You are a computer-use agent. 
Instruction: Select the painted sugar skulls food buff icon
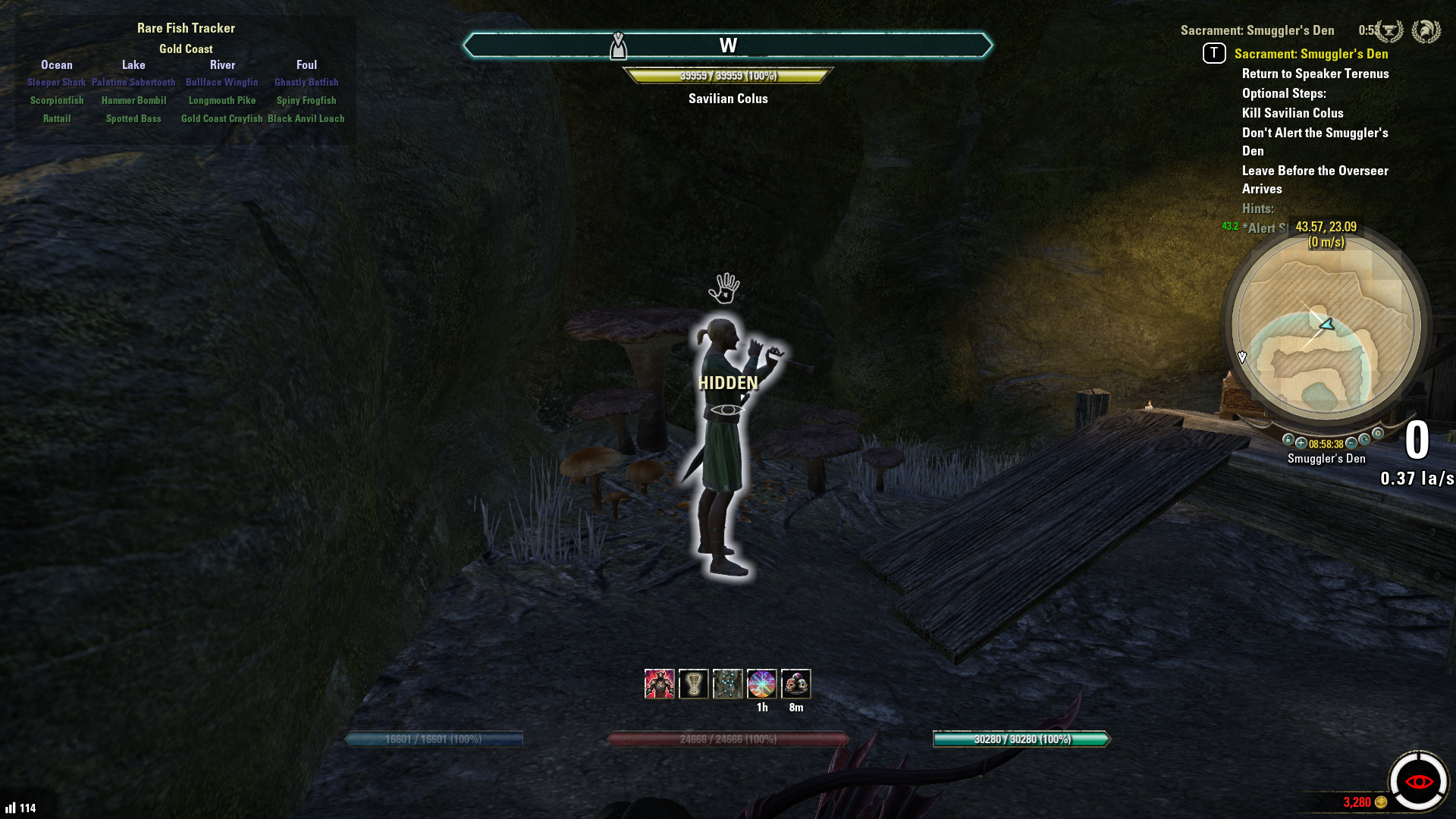pyautogui.click(x=795, y=684)
